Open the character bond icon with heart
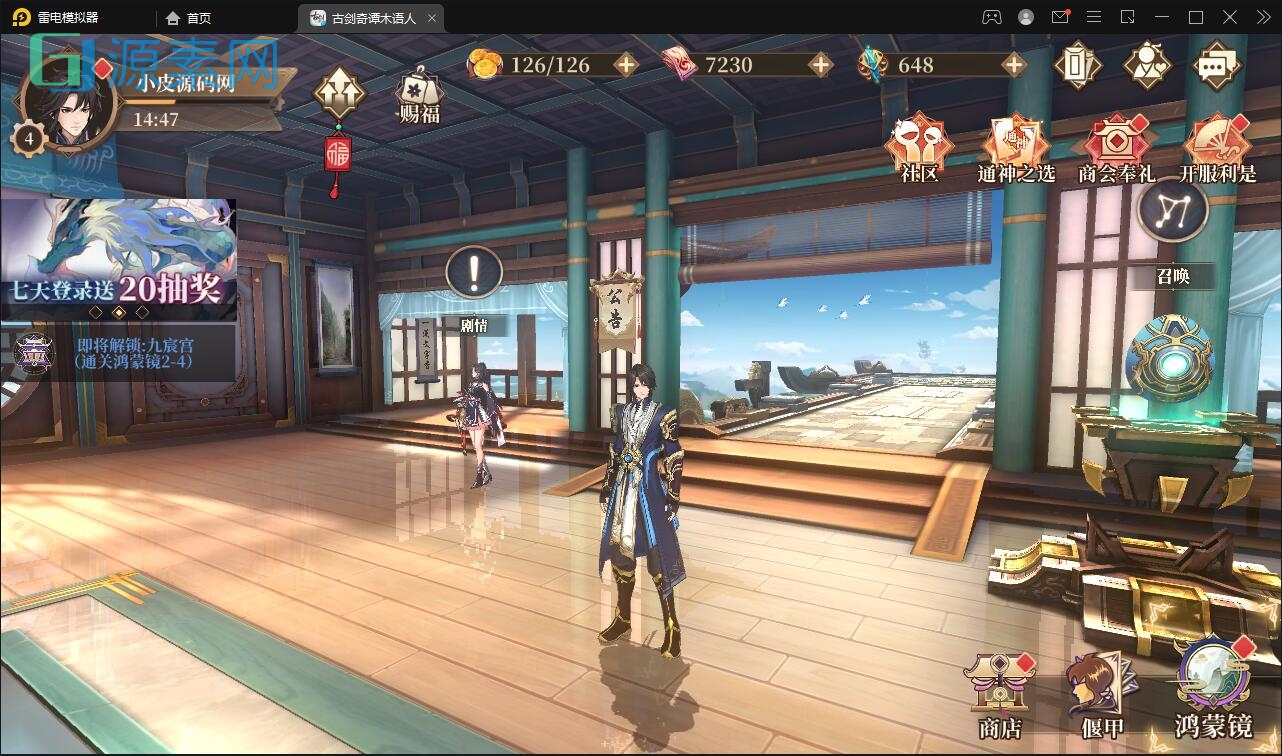1282x756 pixels. click(1146, 63)
